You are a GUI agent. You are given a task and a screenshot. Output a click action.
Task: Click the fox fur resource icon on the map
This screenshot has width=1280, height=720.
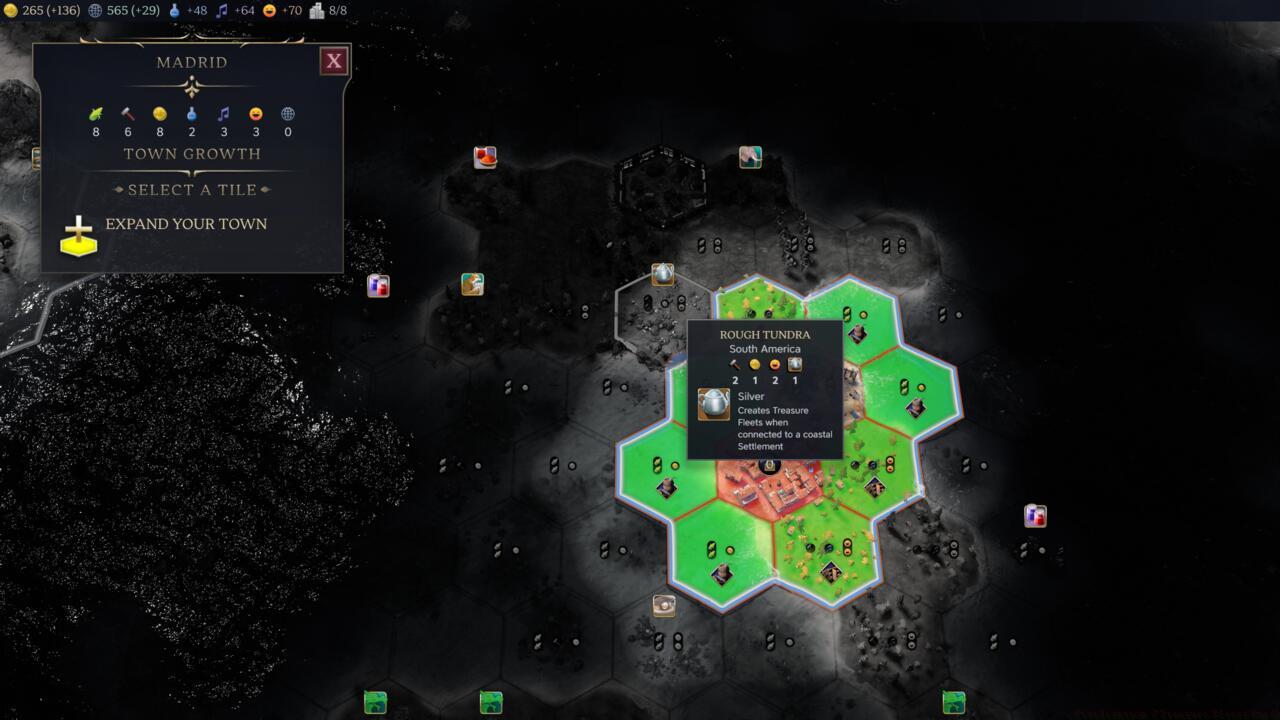[471, 285]
